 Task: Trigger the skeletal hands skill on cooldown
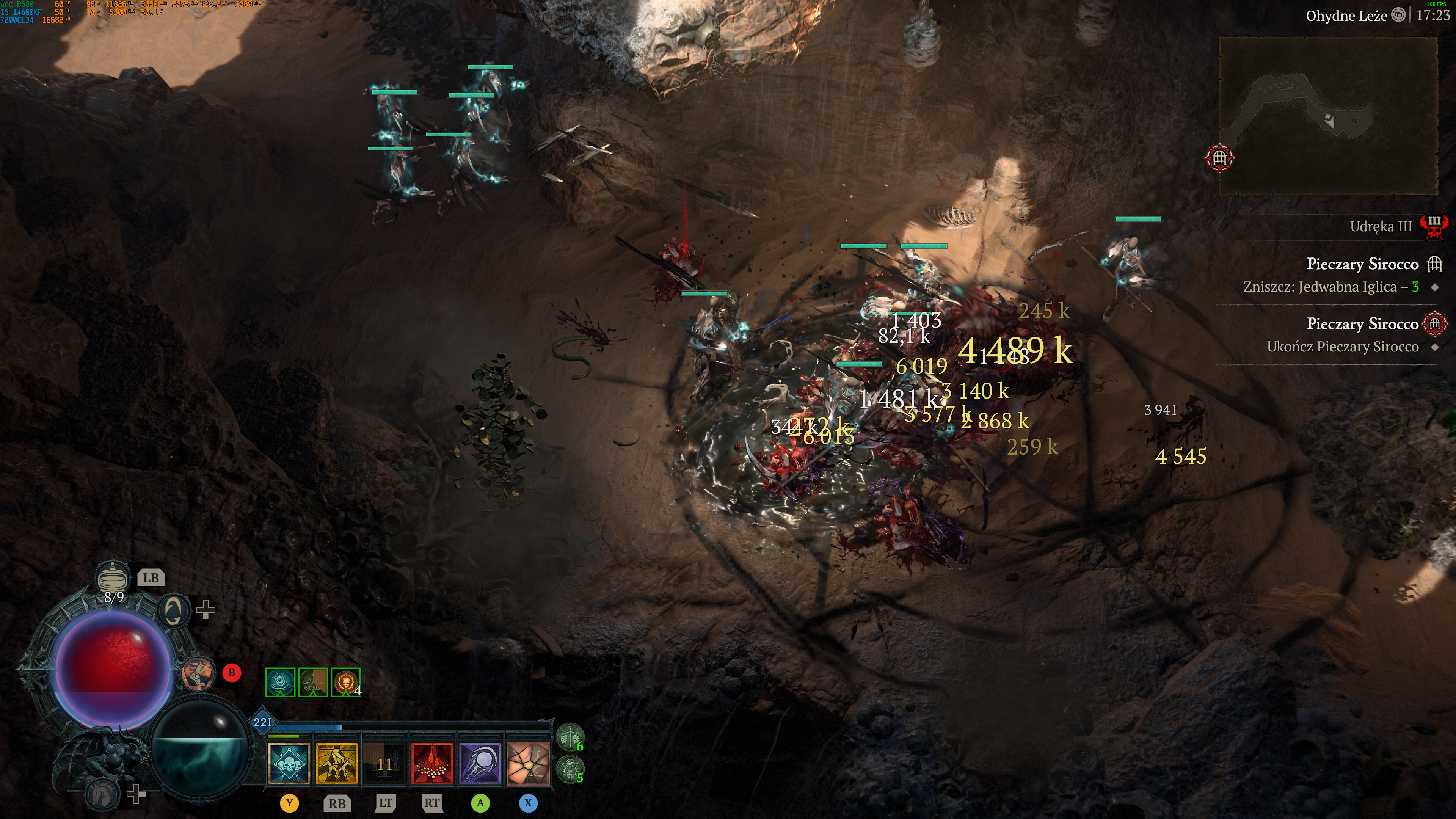point(384,764)
